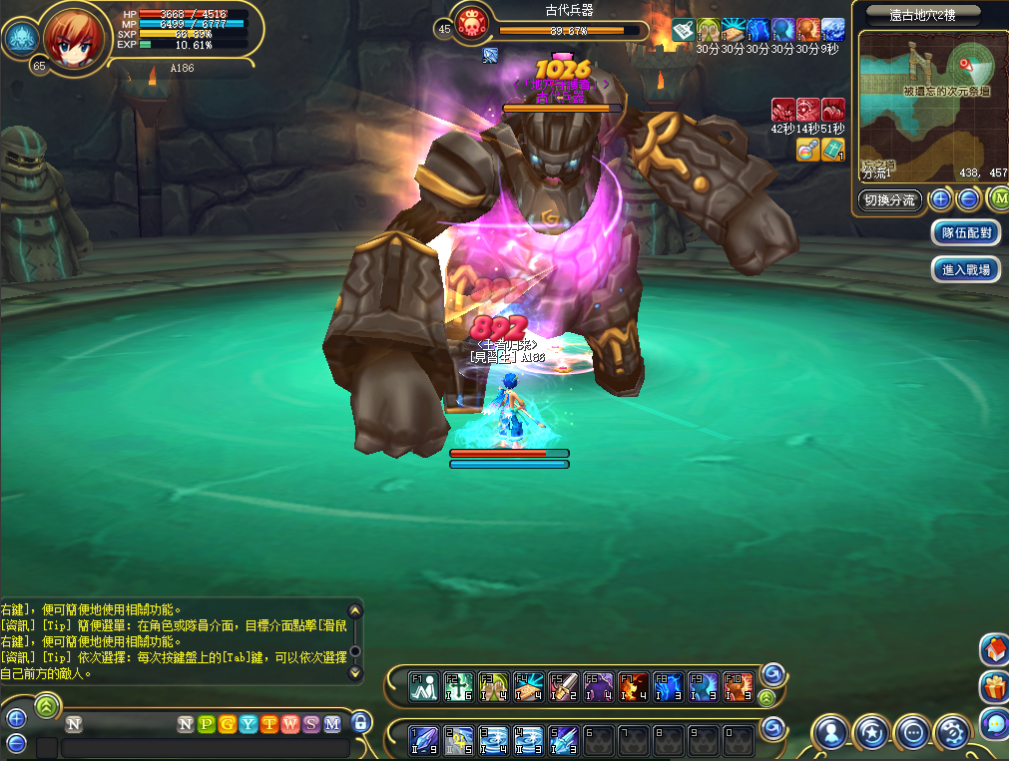Open the character profile round button

[x=831, y=733]
